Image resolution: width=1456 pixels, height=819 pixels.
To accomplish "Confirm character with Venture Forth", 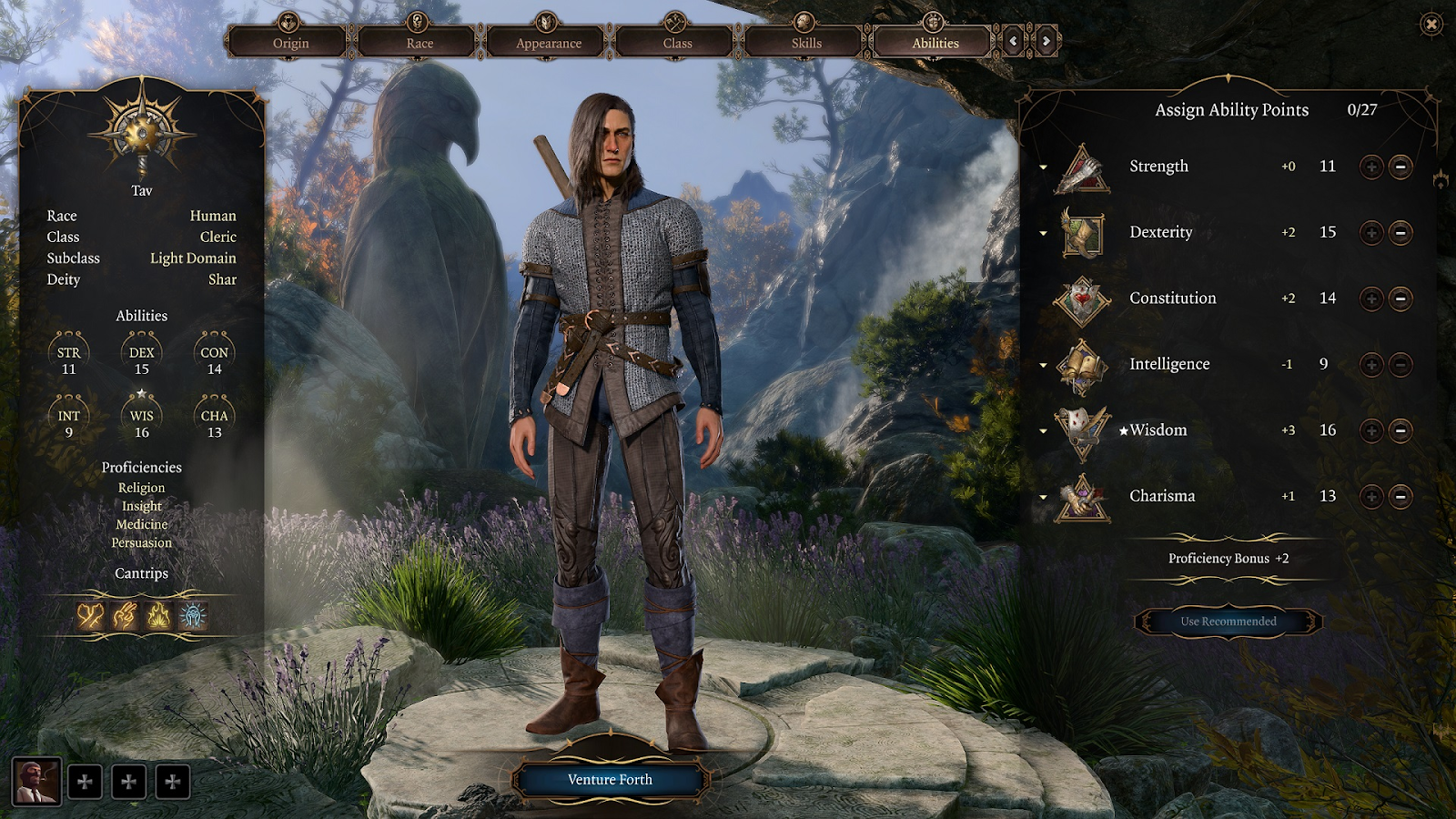I will [610, 780].
